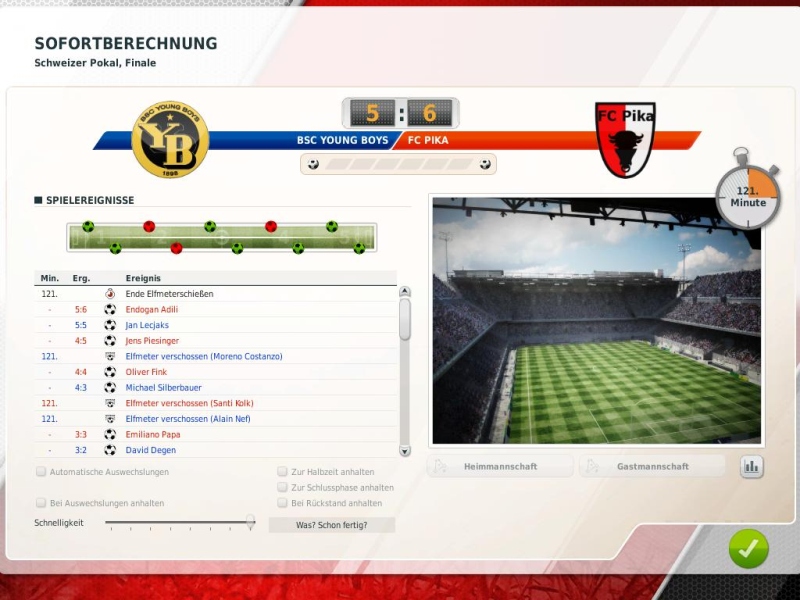
Task: Click the 'Was? Schon fertig?' button
Action: coord(331,525)
